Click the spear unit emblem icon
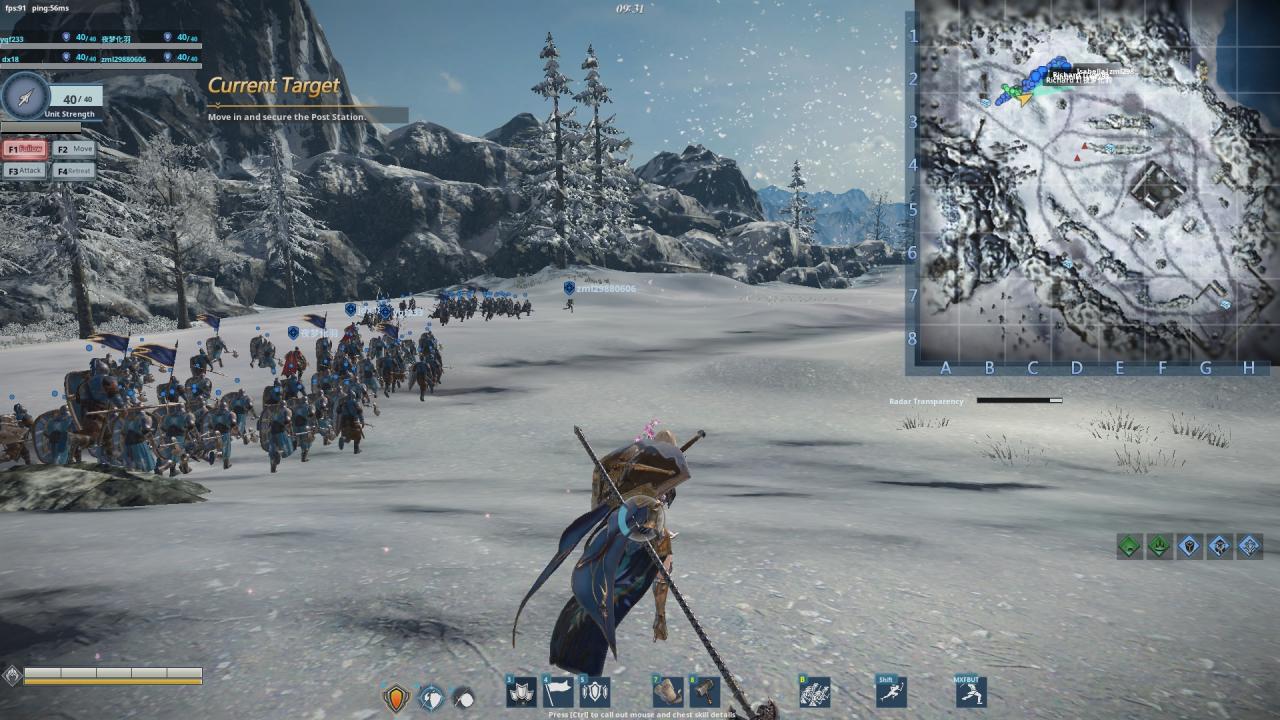 pyautogui.click(x=26, y=97)
